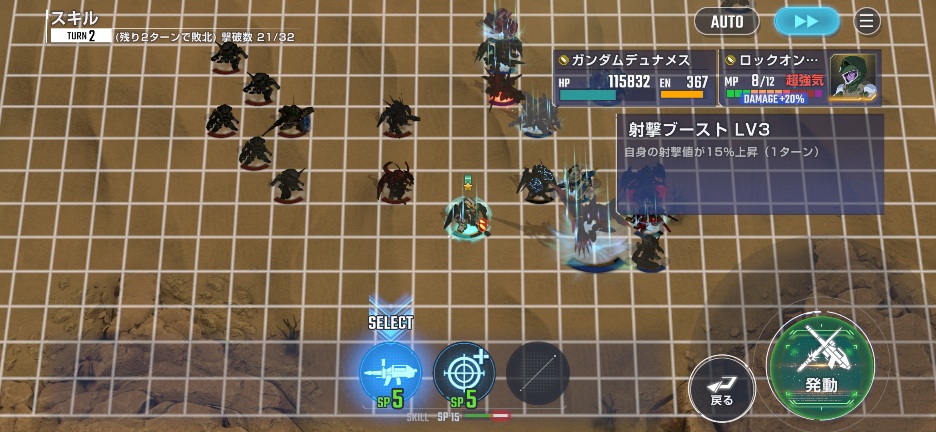Select the starred Gundam unit on the grid

(x=467, y=214)
